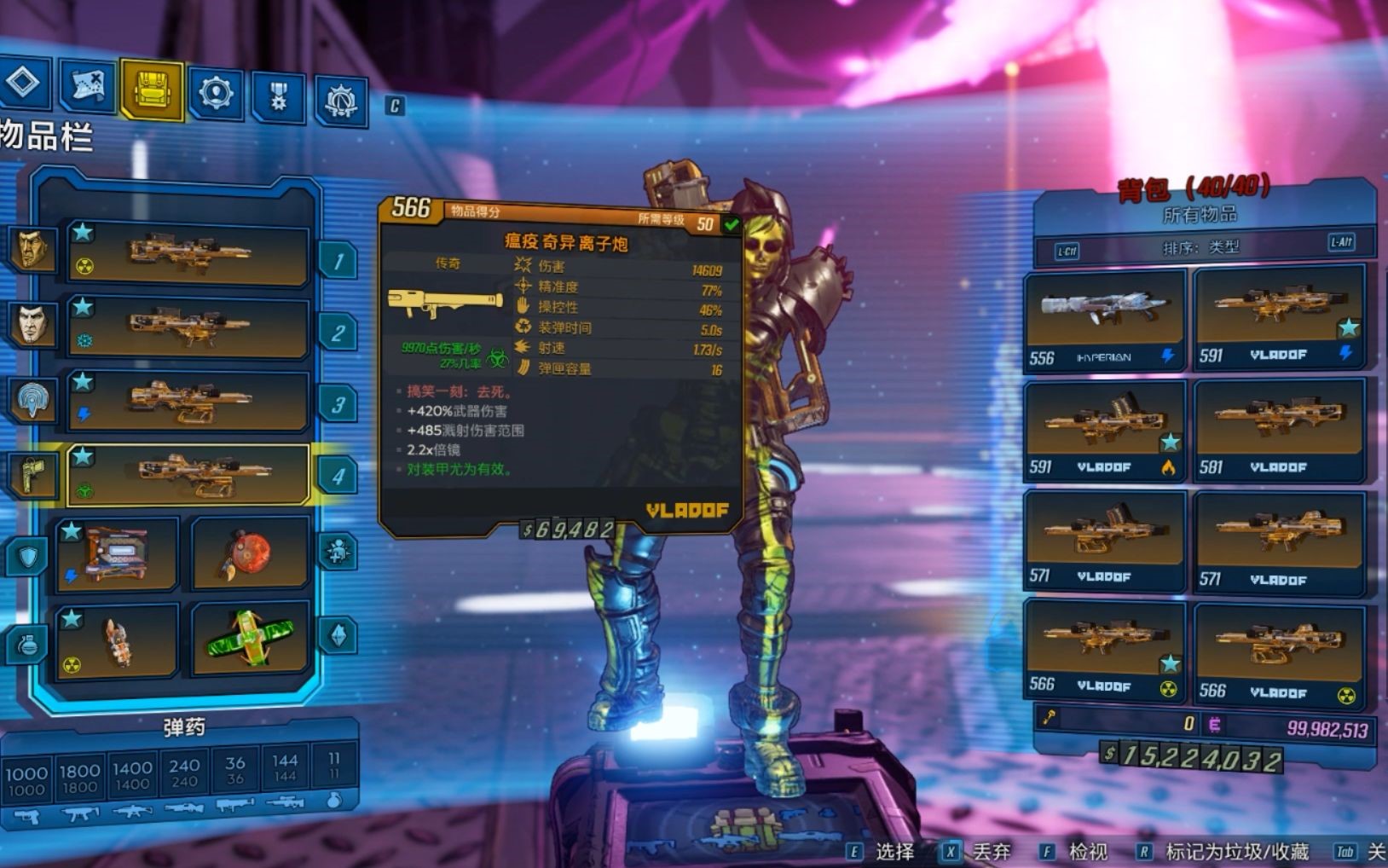Viewport: 1388px width, 868px height.
Task: Select the green class mod slot
Action: coord(249,639)
